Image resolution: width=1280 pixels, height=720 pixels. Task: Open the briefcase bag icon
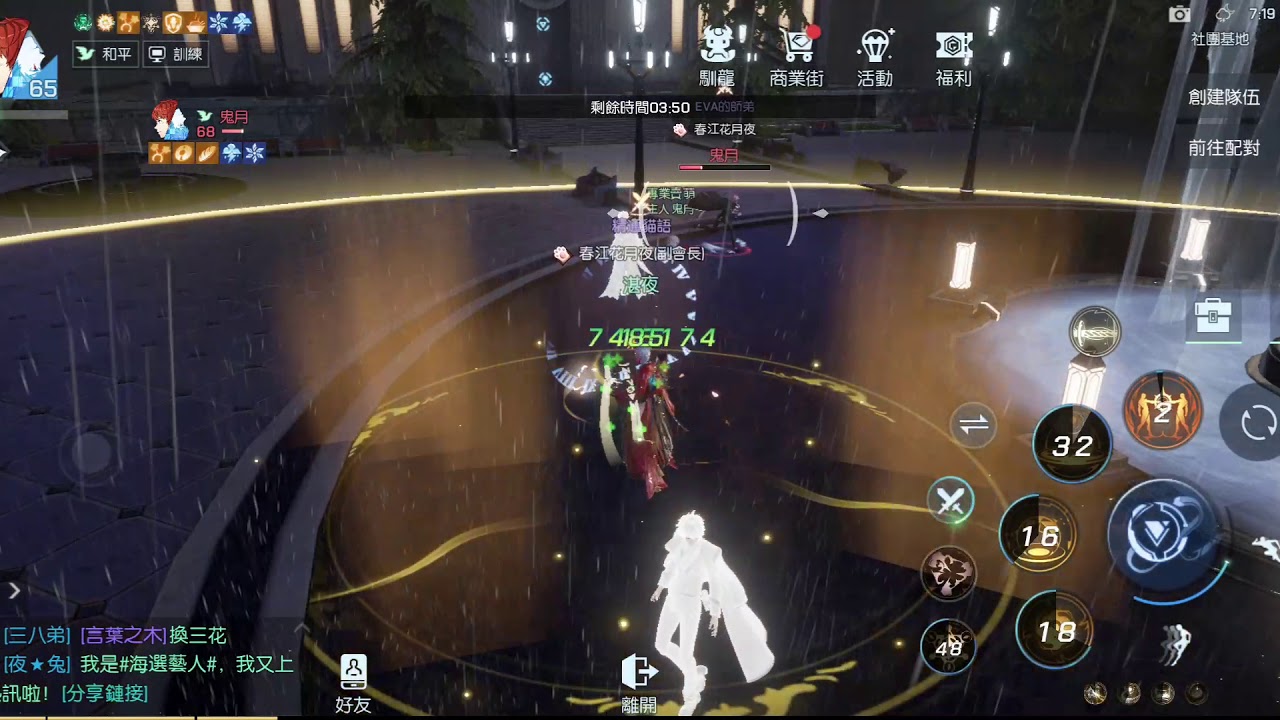pos(1212,318)
